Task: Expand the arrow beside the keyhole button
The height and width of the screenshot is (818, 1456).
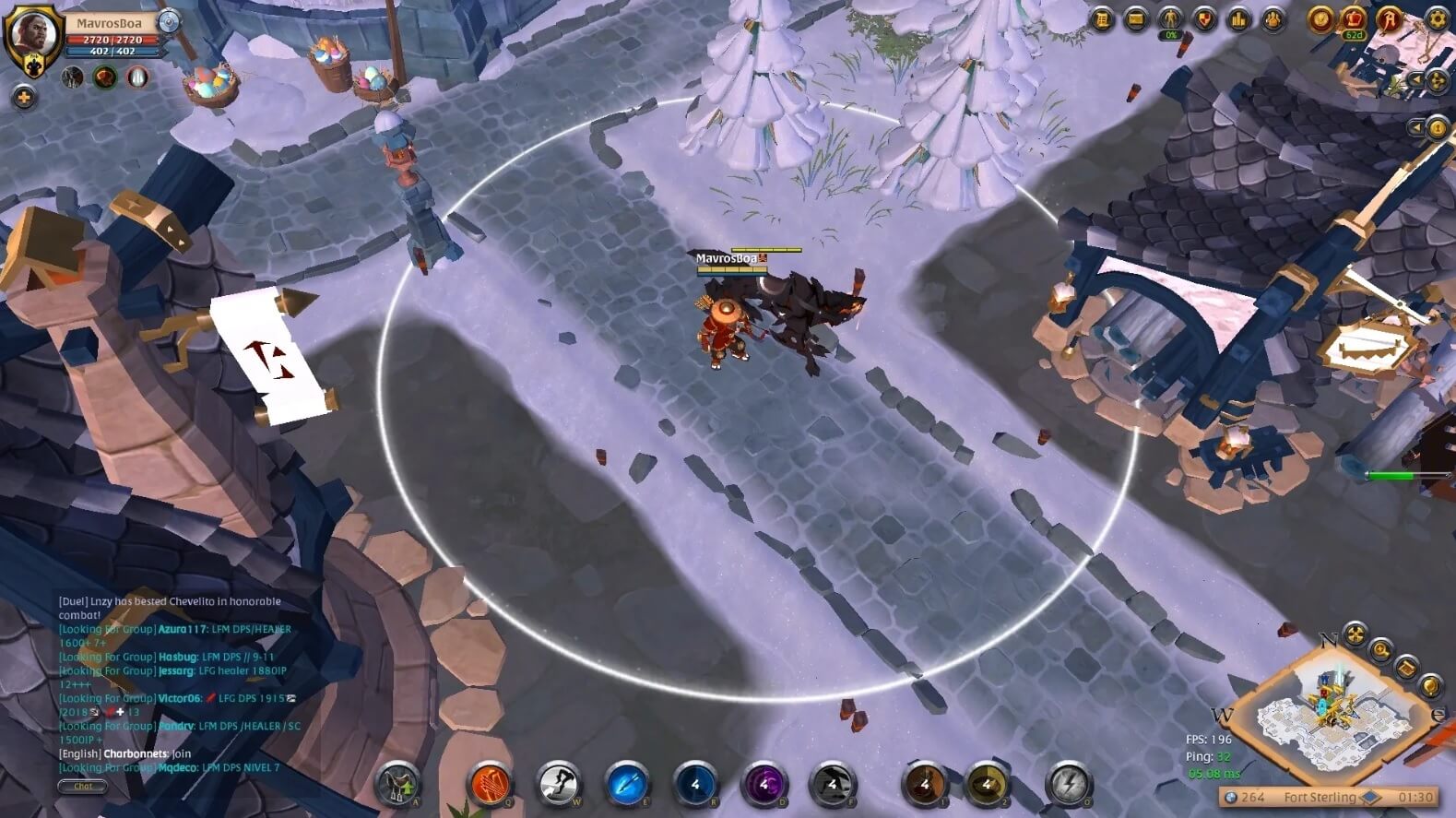Action: point(1415,125)
